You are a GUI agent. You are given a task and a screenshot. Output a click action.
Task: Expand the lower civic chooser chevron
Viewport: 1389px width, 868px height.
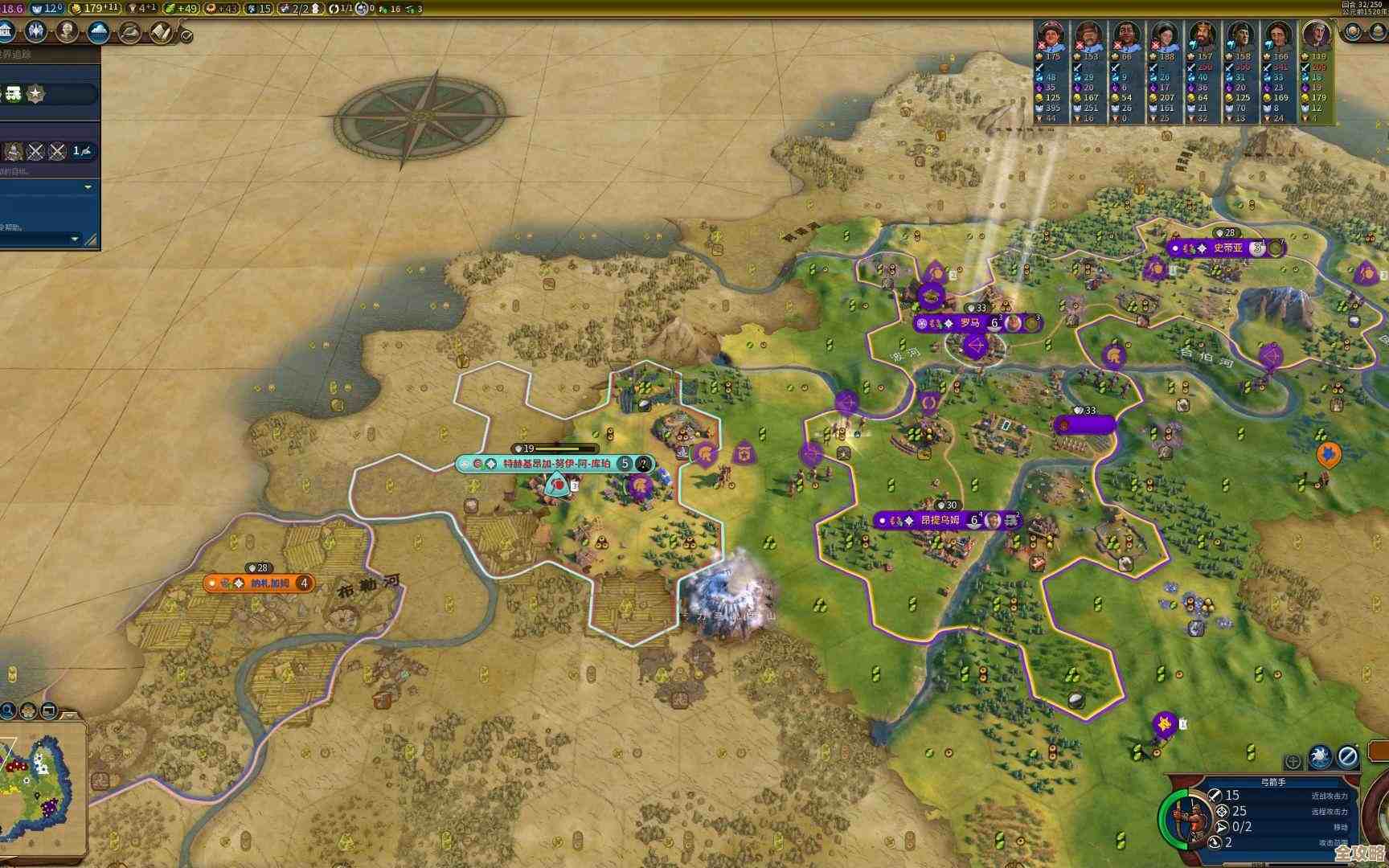tap(74, 238)
